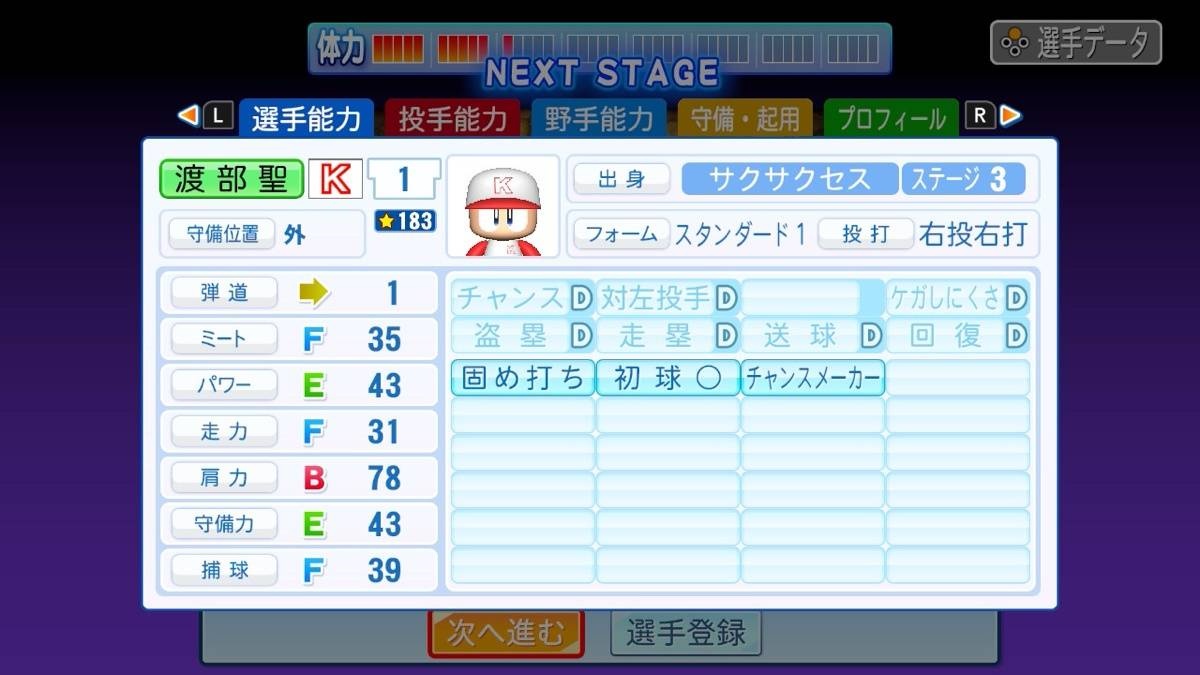This screenshot has width=1200, height=675.
Task: Select the 回復 D rating cell
Action: (x=957, y=335)
